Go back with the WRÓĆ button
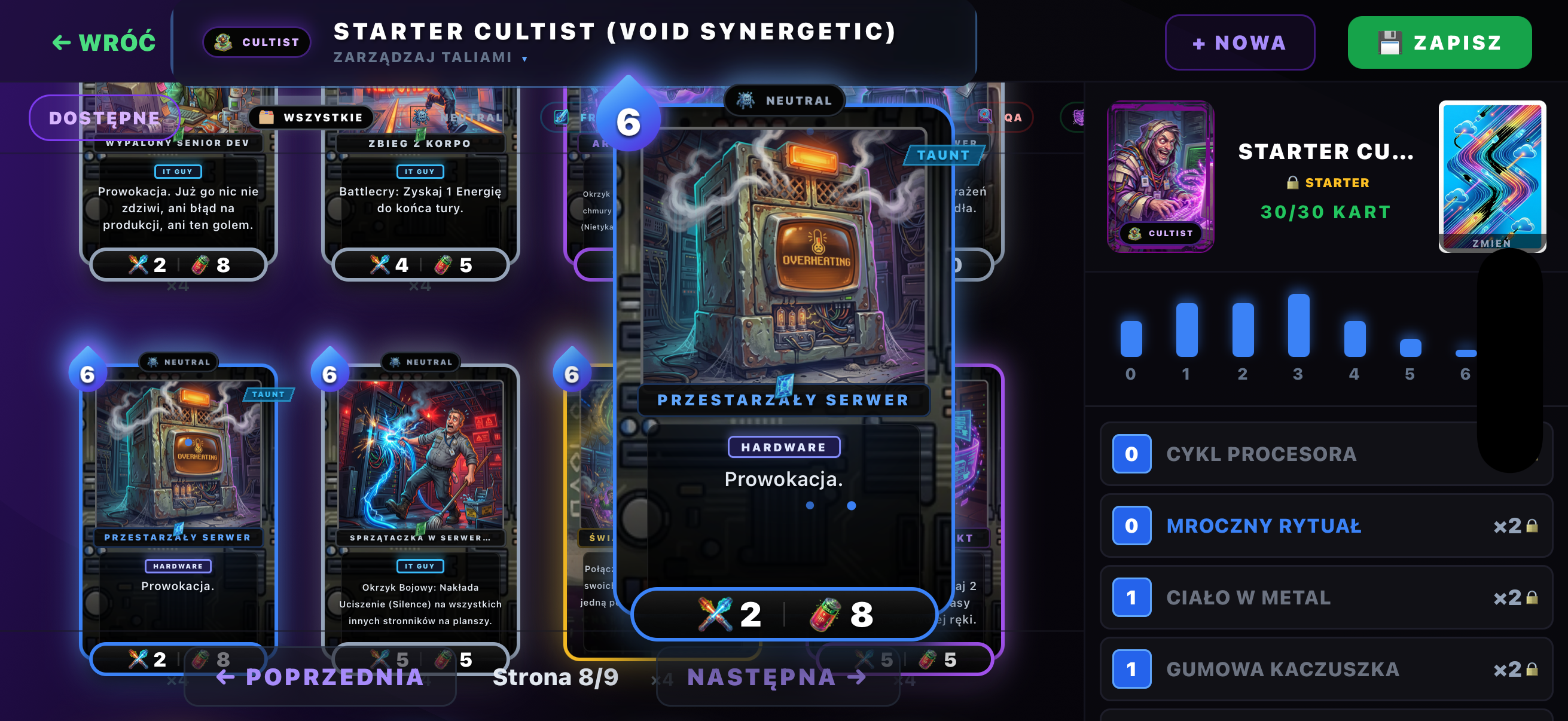1568x721 pixels. (x=104, y=42)
